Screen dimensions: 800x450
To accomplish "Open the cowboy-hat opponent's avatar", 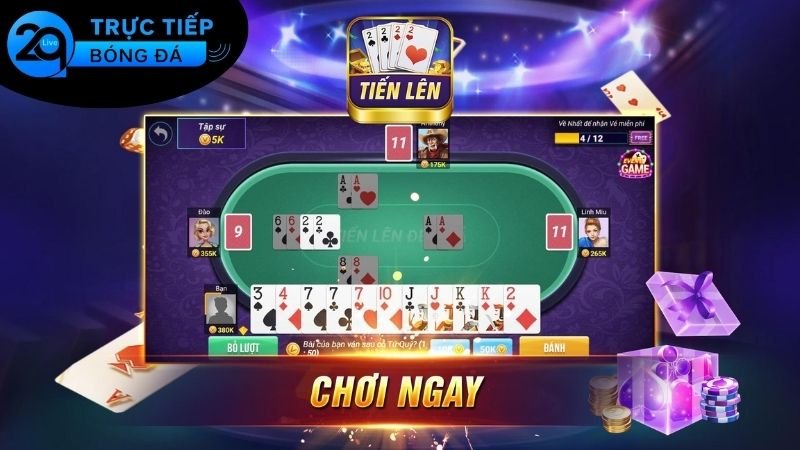I will 432,144.
